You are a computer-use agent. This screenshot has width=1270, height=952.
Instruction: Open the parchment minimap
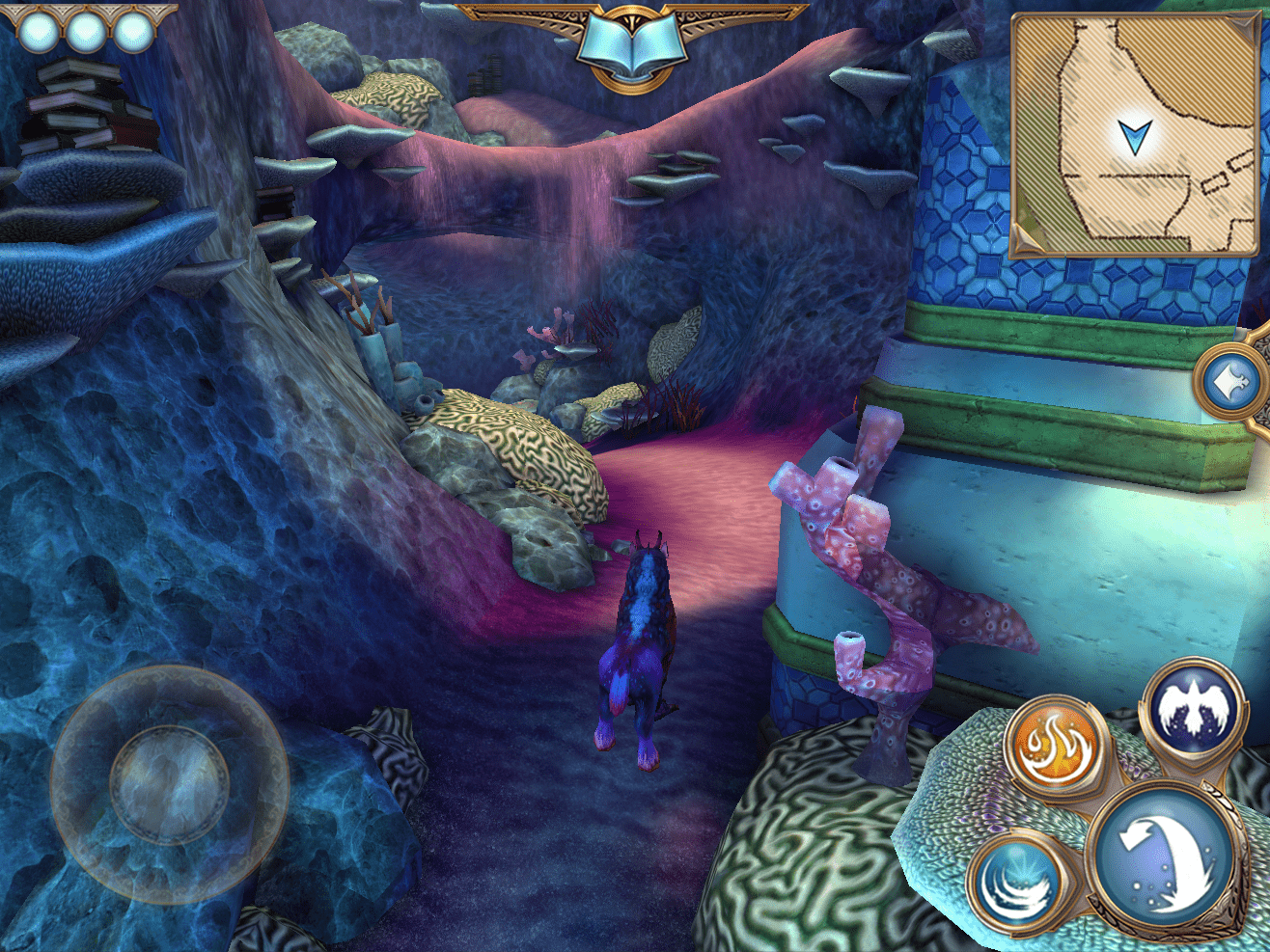1134,135
